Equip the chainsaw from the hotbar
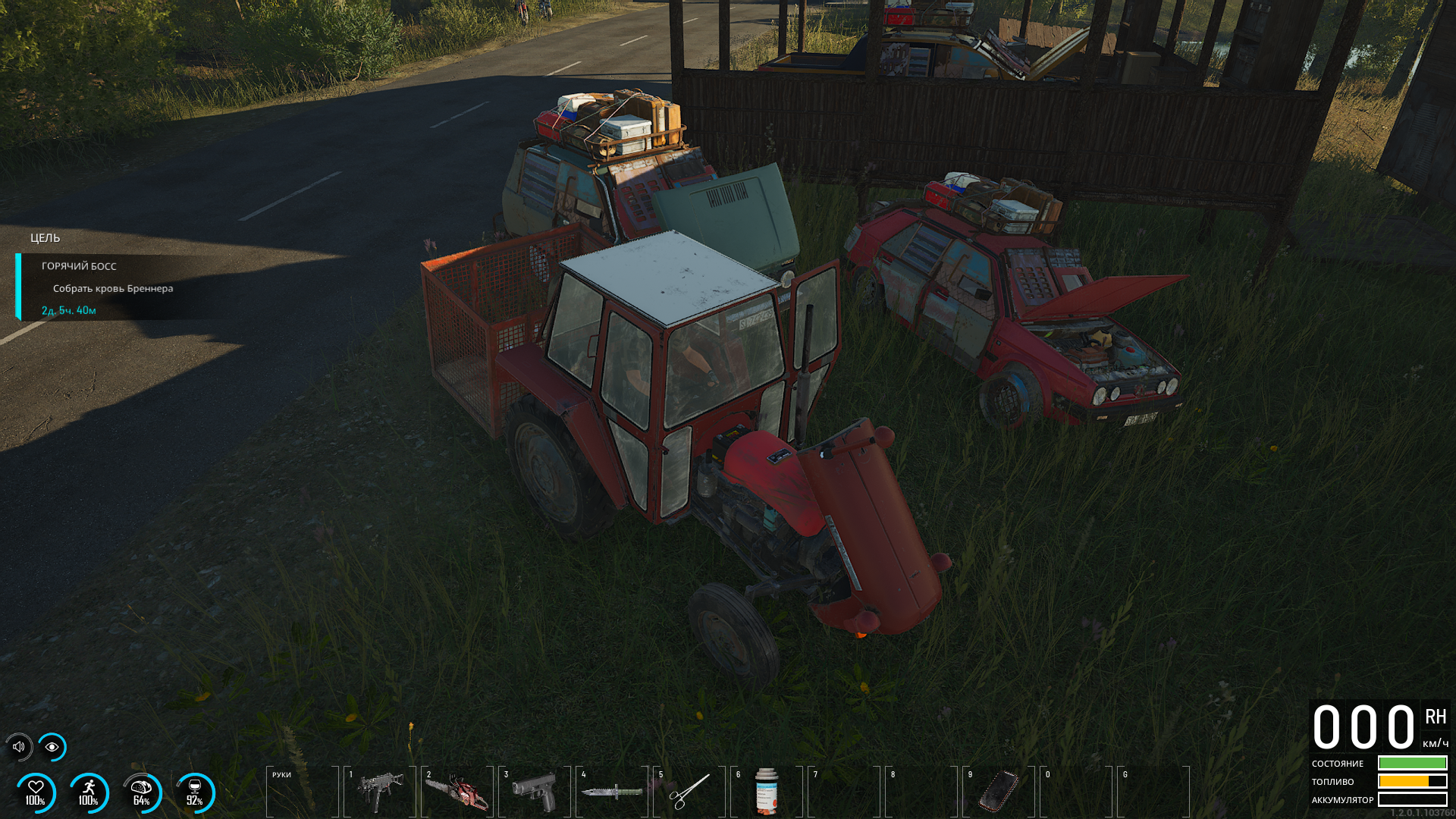1456x819 pixels. click(x=457, y=792)
